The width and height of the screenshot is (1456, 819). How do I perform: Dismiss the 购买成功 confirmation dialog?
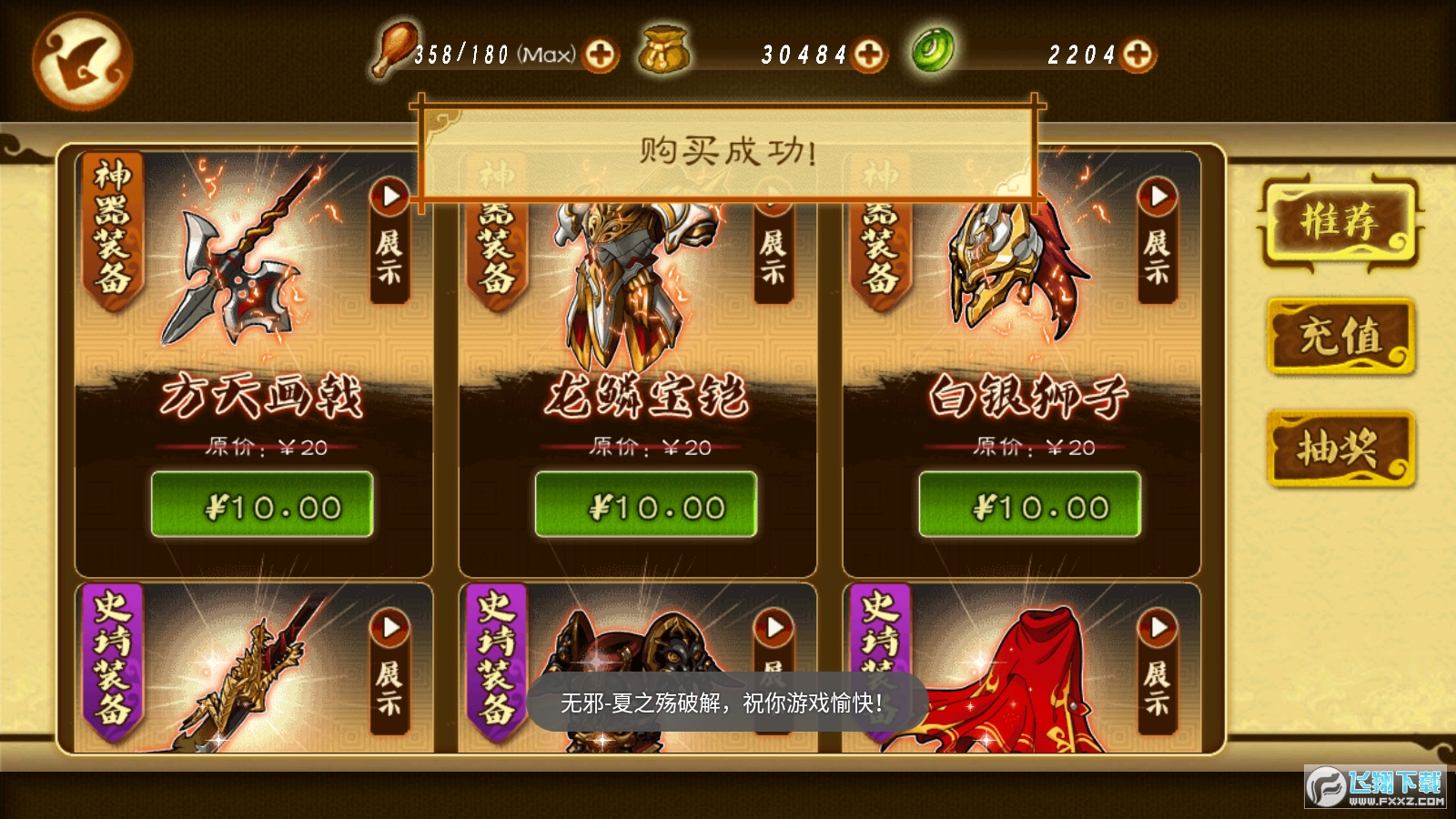[x=728, y=148]
